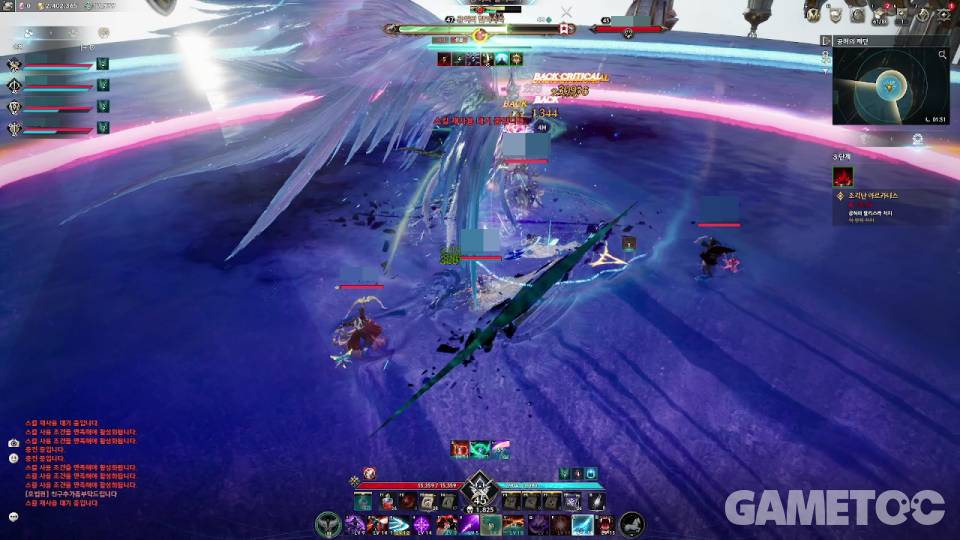The height and width of the screenshot is (540, 960).
Task: Click the winged emblem button left of the skills
Action: [x=327, y=524]
